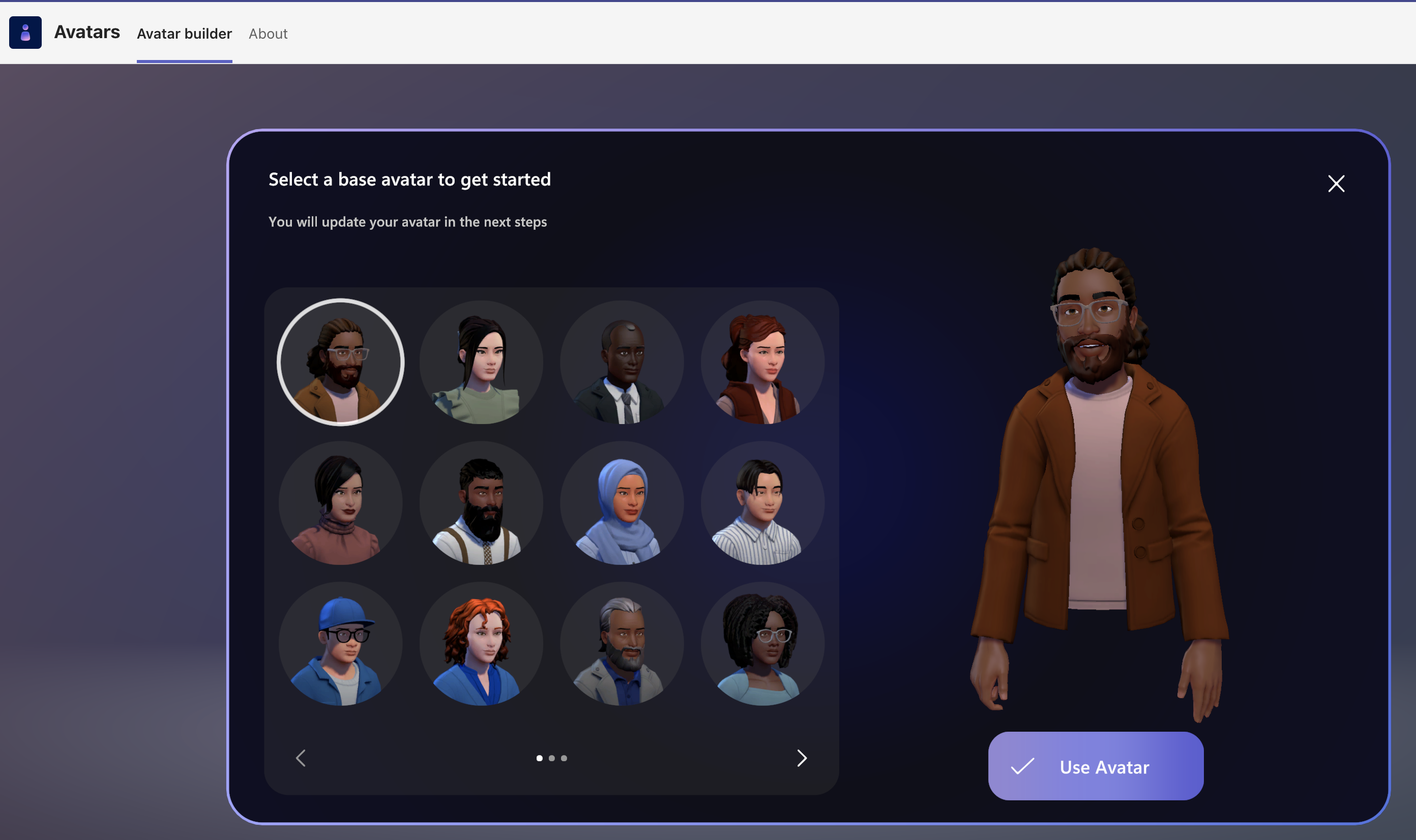Choose the dark-haired woman in green top
This screenshot has width=1416, height=840.
(x=481, y=362)
